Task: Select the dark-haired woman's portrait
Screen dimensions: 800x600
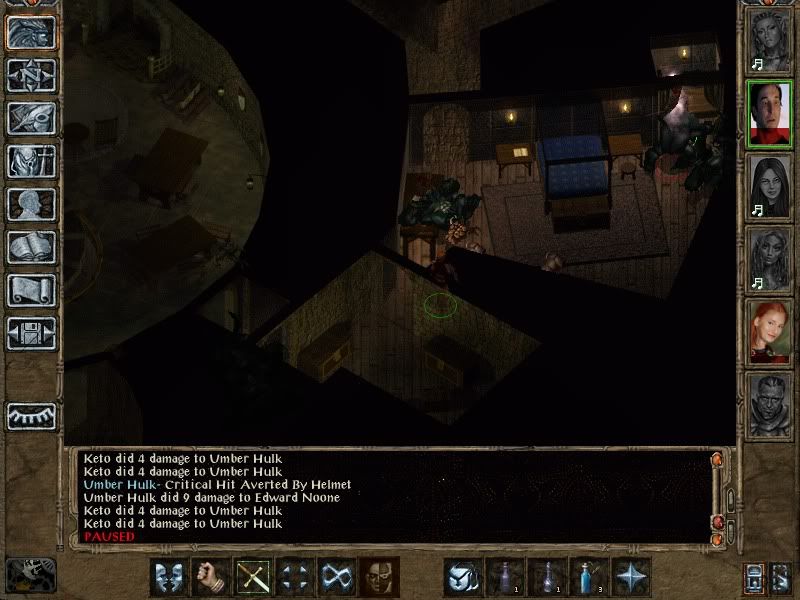Action: (770, 185)
